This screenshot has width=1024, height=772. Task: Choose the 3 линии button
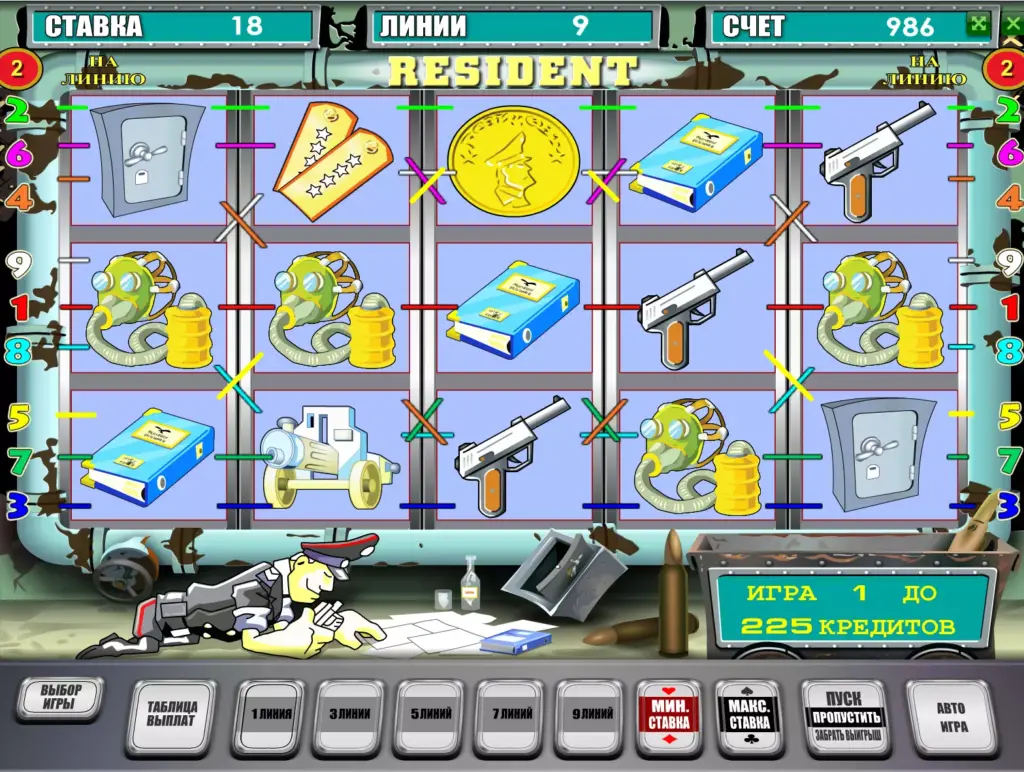348,715
